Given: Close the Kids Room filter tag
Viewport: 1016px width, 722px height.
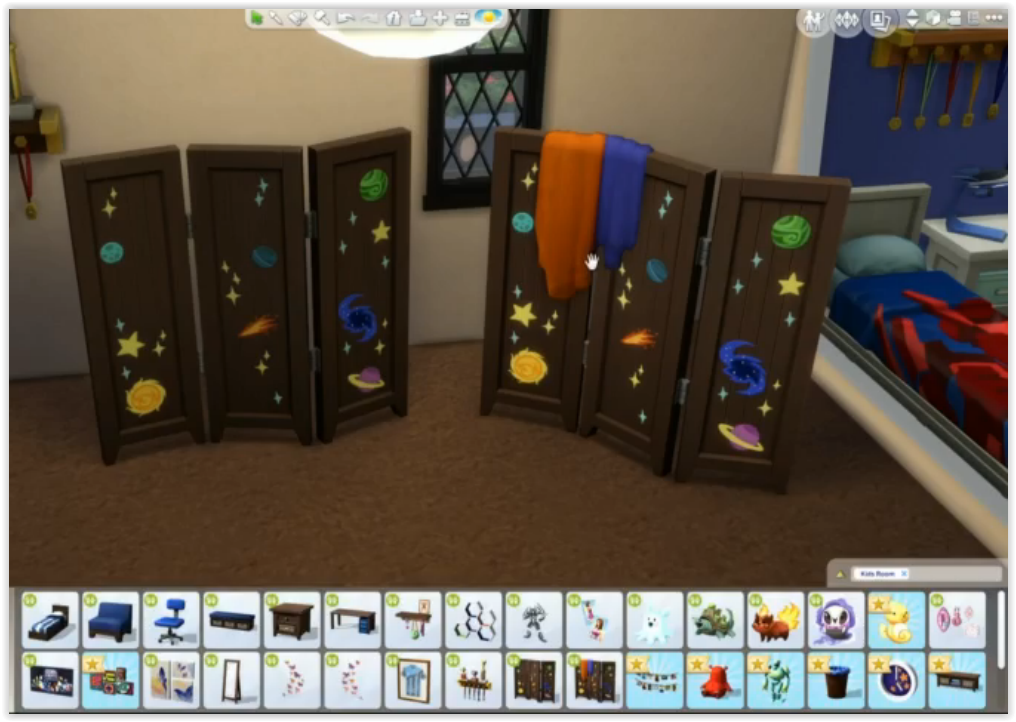Looking at the screenshot, I should pos(904,574).
